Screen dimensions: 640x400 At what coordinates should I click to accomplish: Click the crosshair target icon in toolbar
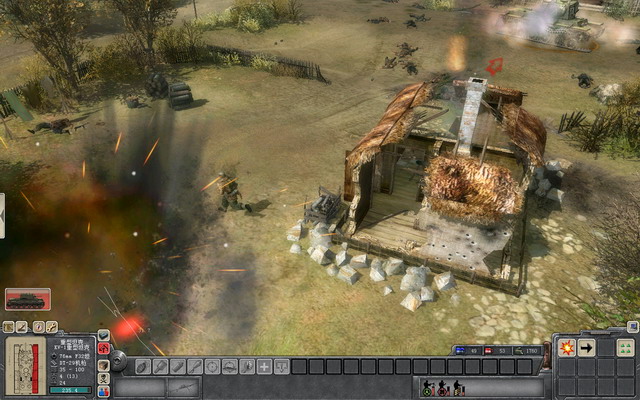[211, 367]
